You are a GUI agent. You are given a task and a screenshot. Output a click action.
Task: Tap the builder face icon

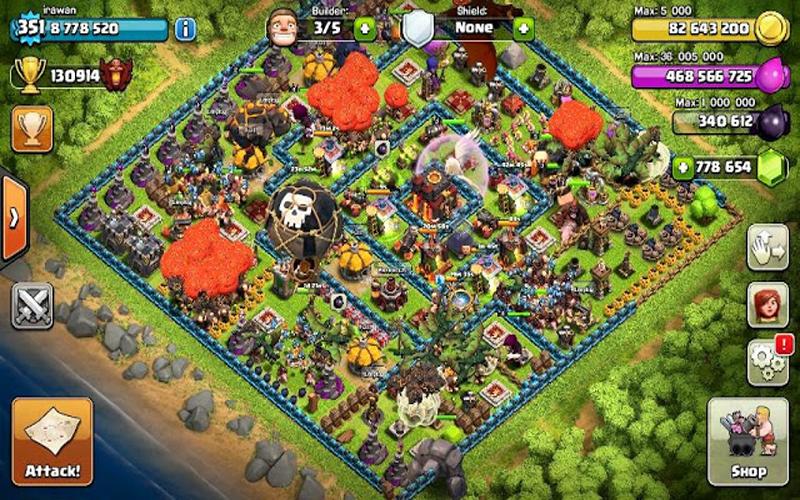(x=283, y=26)
